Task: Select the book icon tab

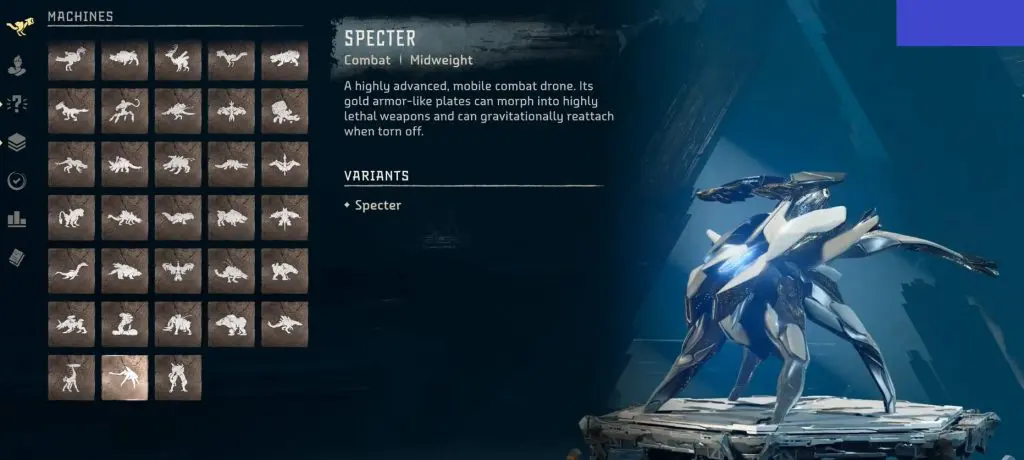Action: 17,257
